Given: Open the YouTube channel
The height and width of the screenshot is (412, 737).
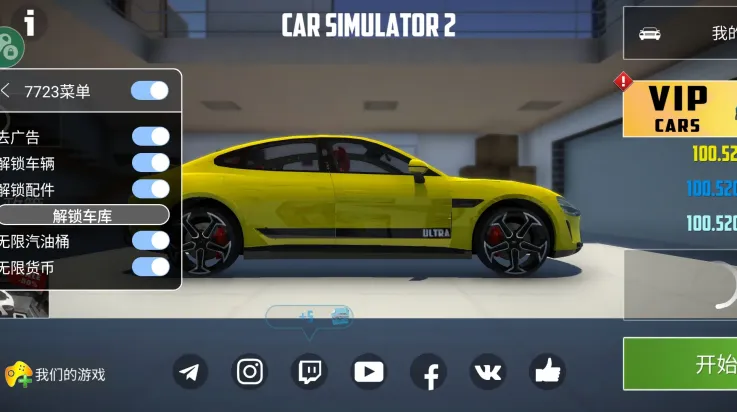Looking at the screenshot, I should 368,372.
